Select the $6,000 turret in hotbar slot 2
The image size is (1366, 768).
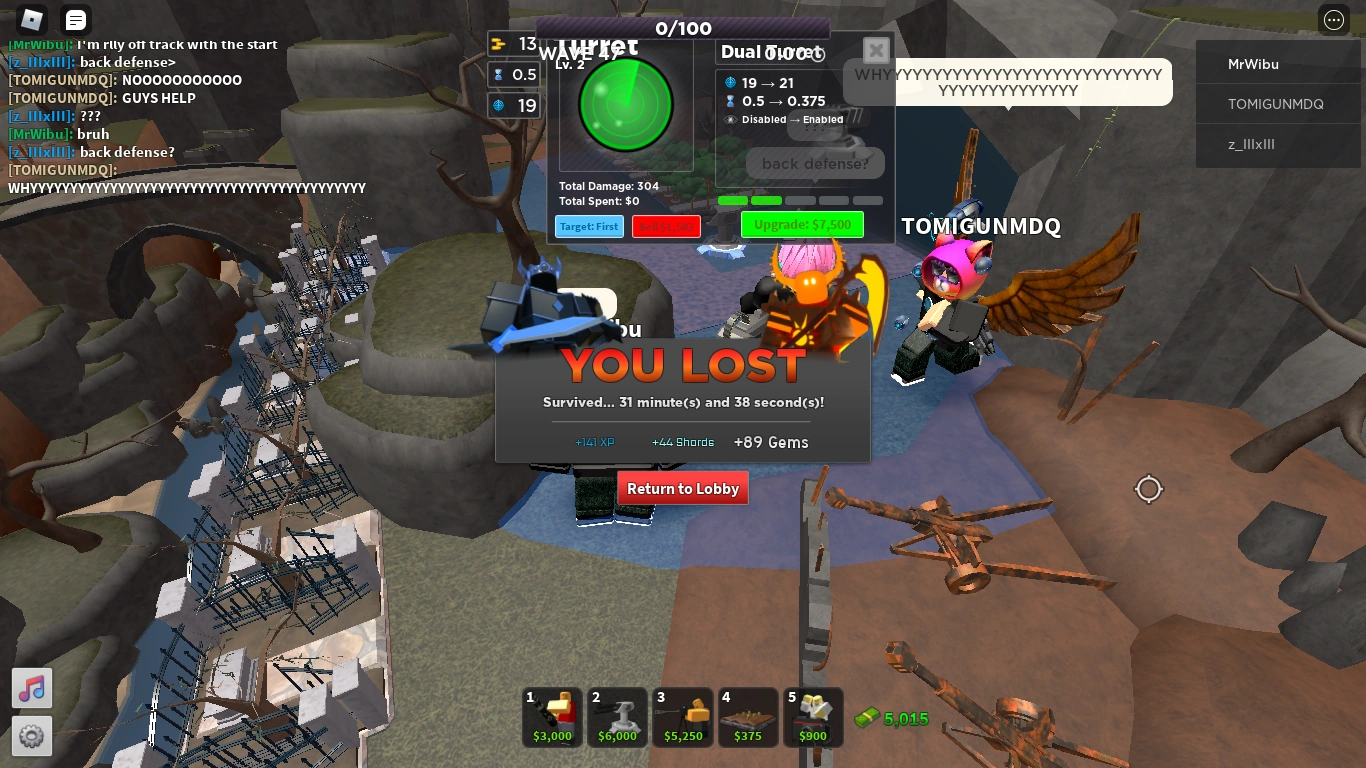pyautogui.click(x=617, y=716)
